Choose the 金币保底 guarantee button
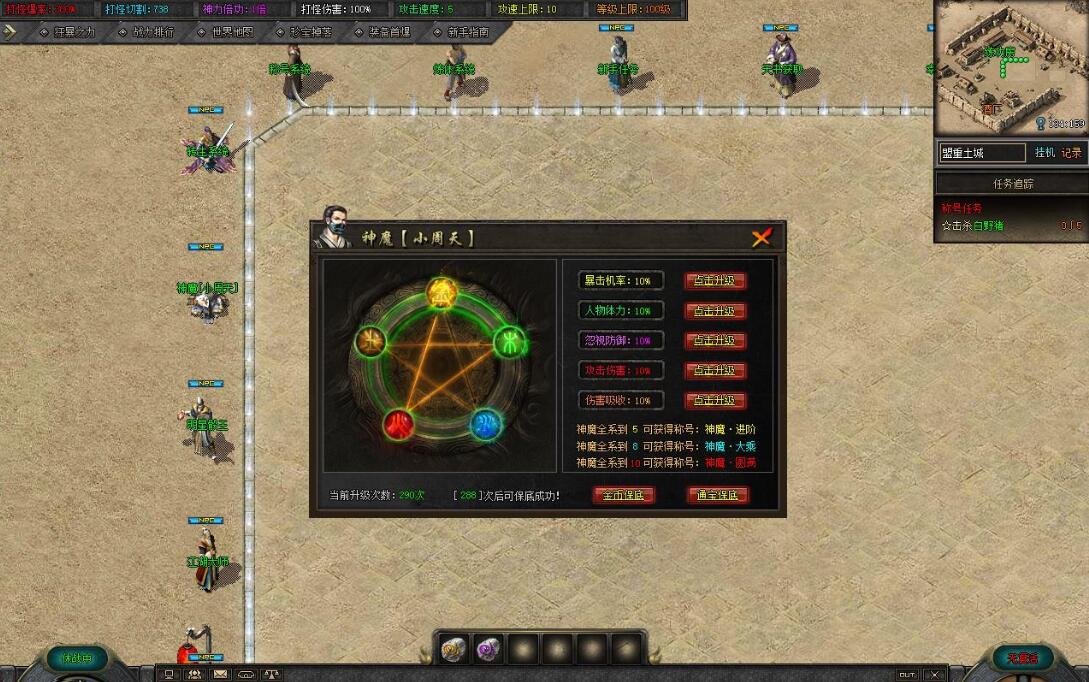 pos(623,495)
